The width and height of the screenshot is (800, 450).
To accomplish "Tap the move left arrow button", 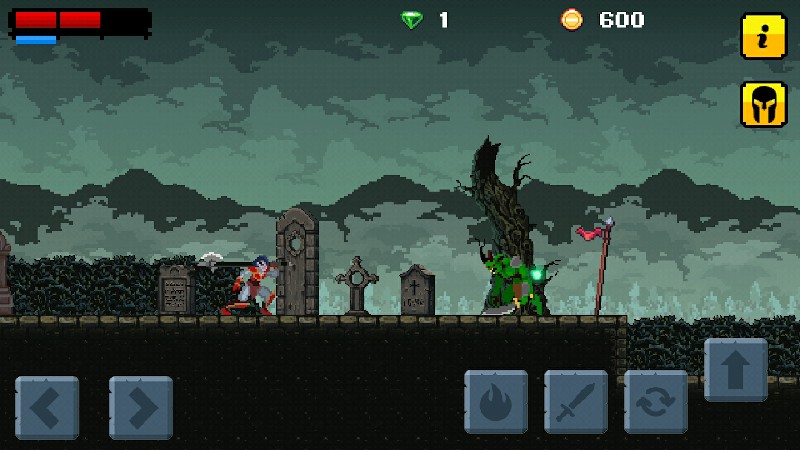I will 47,407.
